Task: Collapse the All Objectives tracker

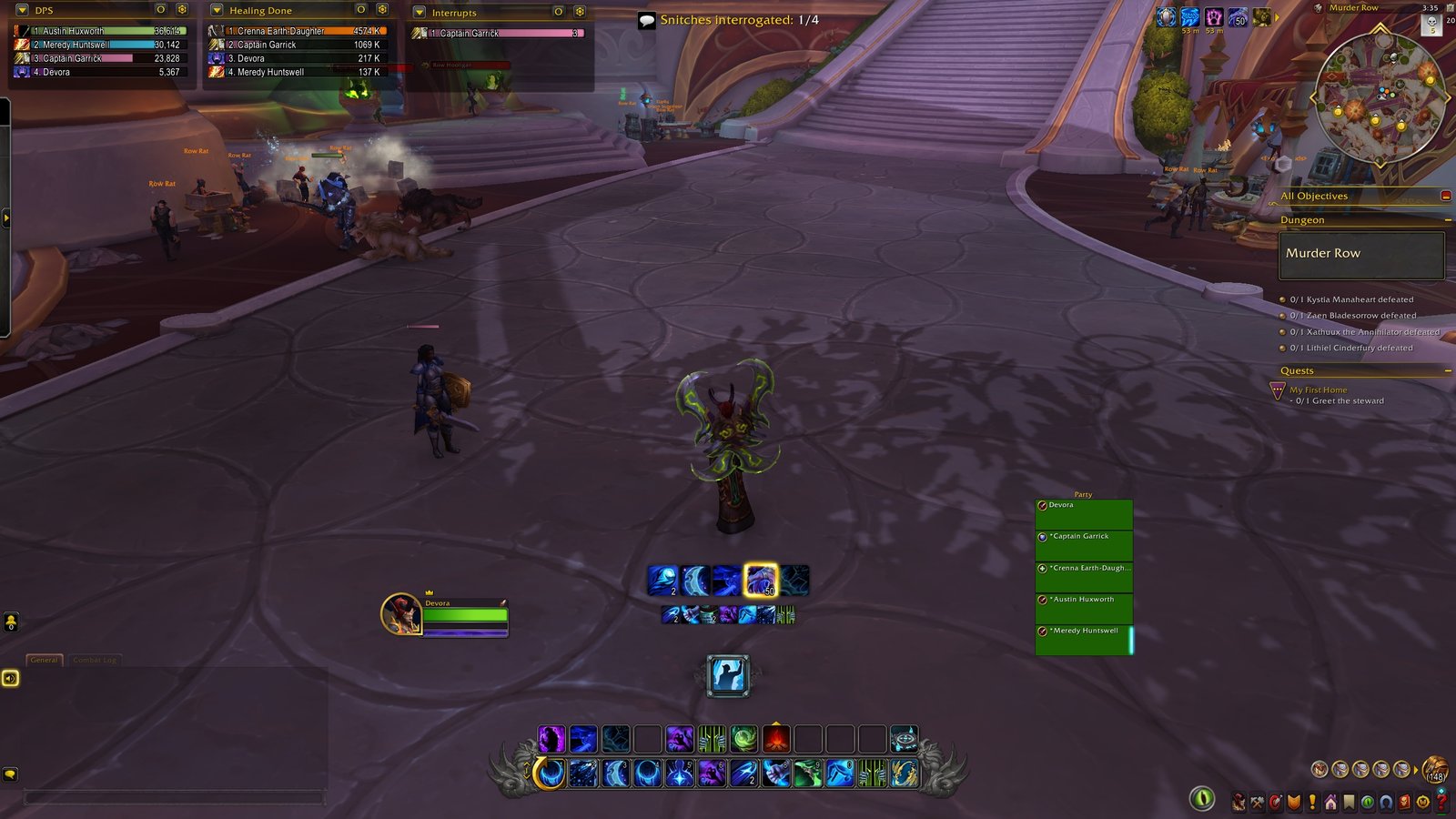Action: (x=1446, y=196)
